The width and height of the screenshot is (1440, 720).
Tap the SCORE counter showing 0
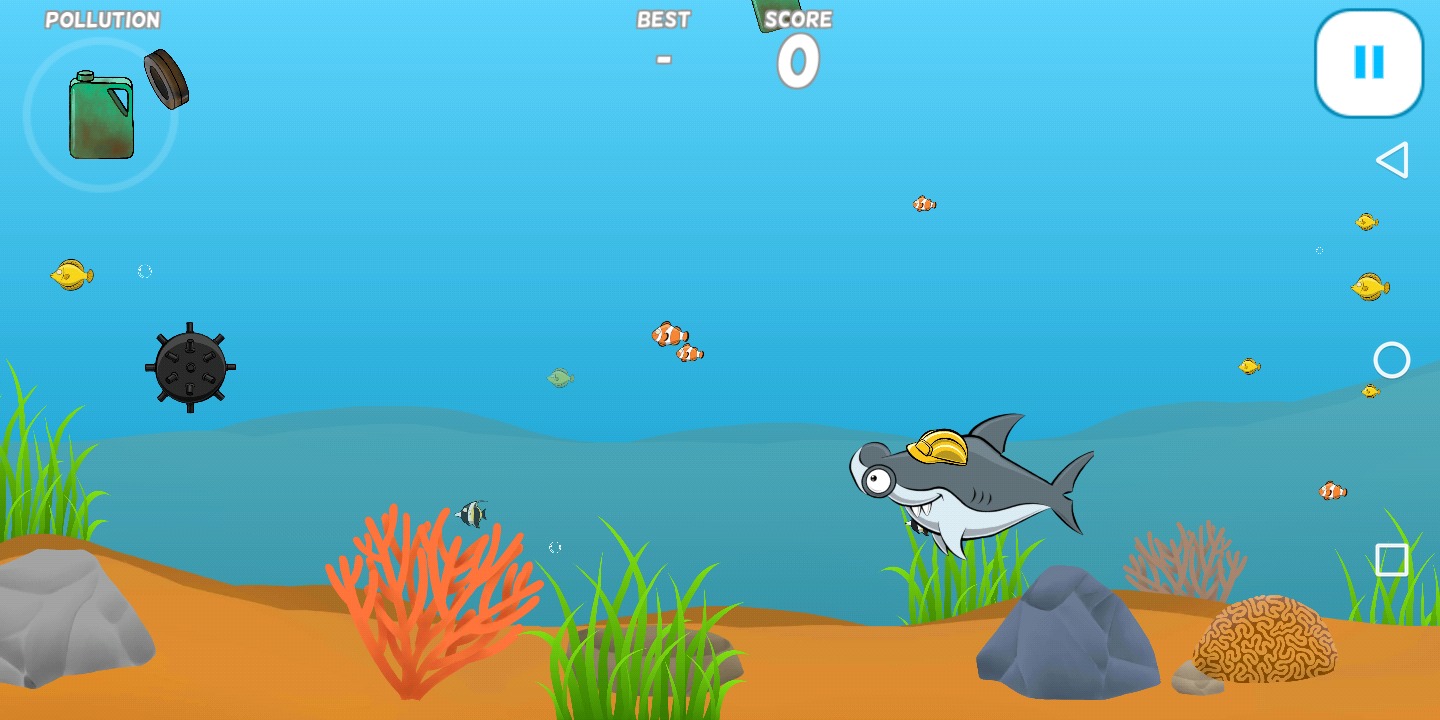pos(796,62)
